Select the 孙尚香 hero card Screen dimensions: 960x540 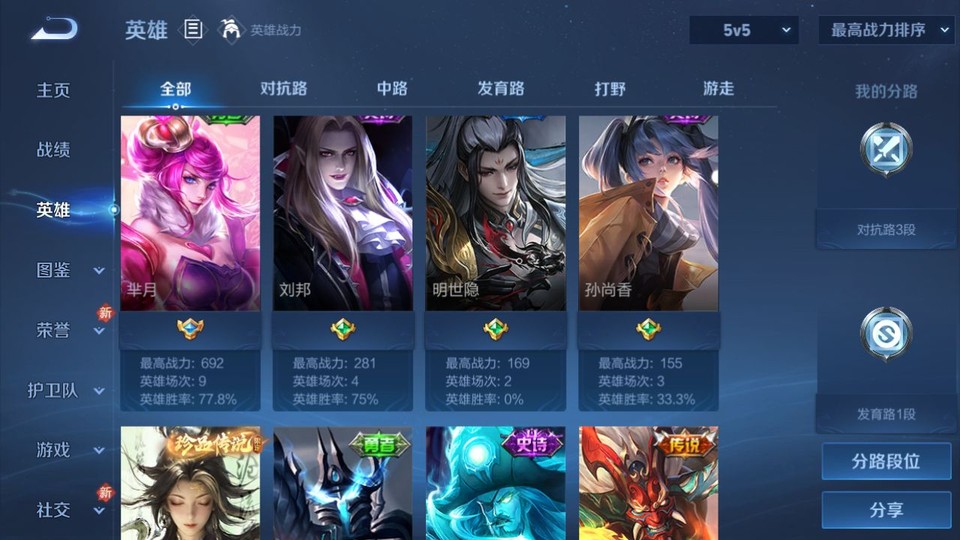[648, 213]
